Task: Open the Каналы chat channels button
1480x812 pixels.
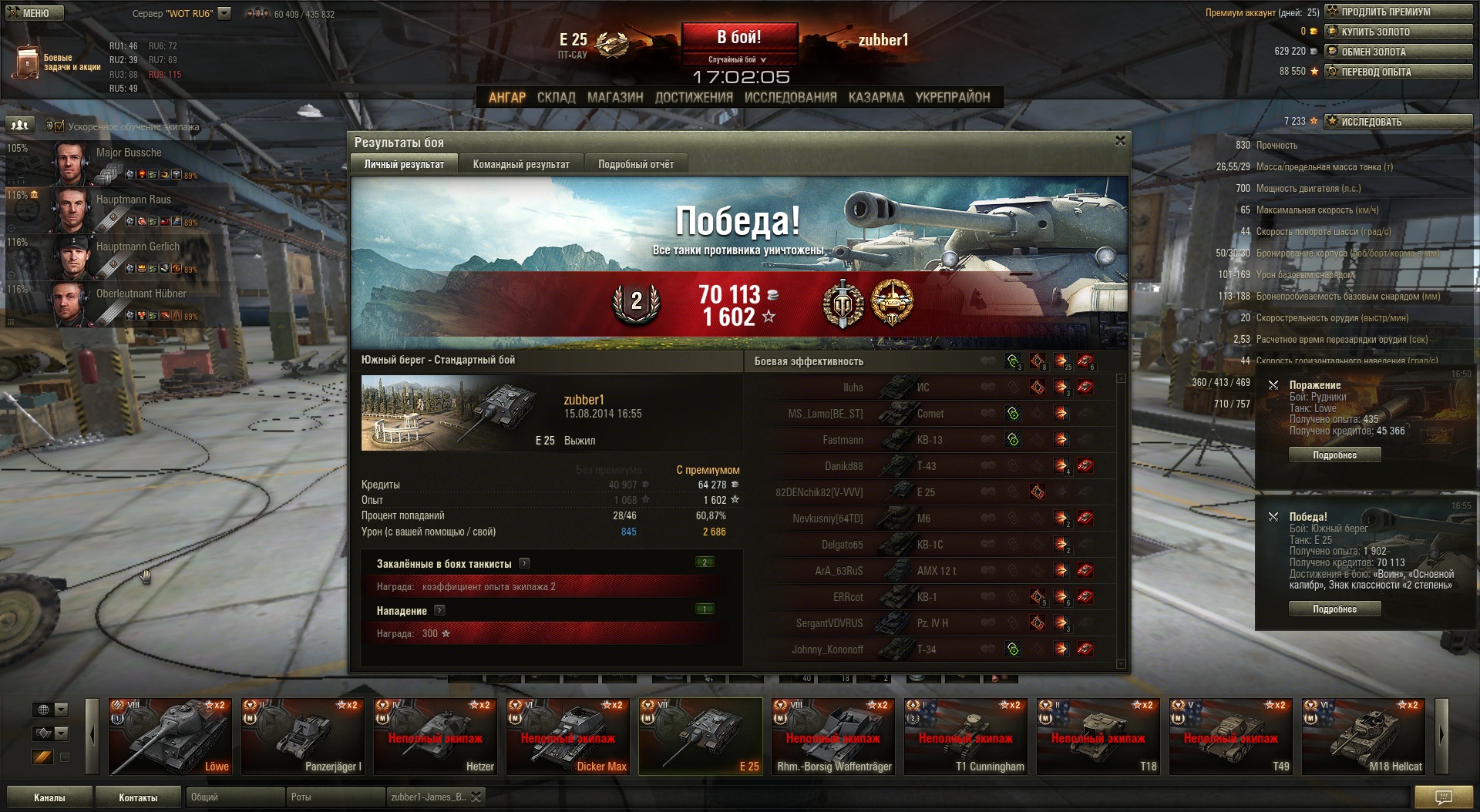Action: coord(49,797)
